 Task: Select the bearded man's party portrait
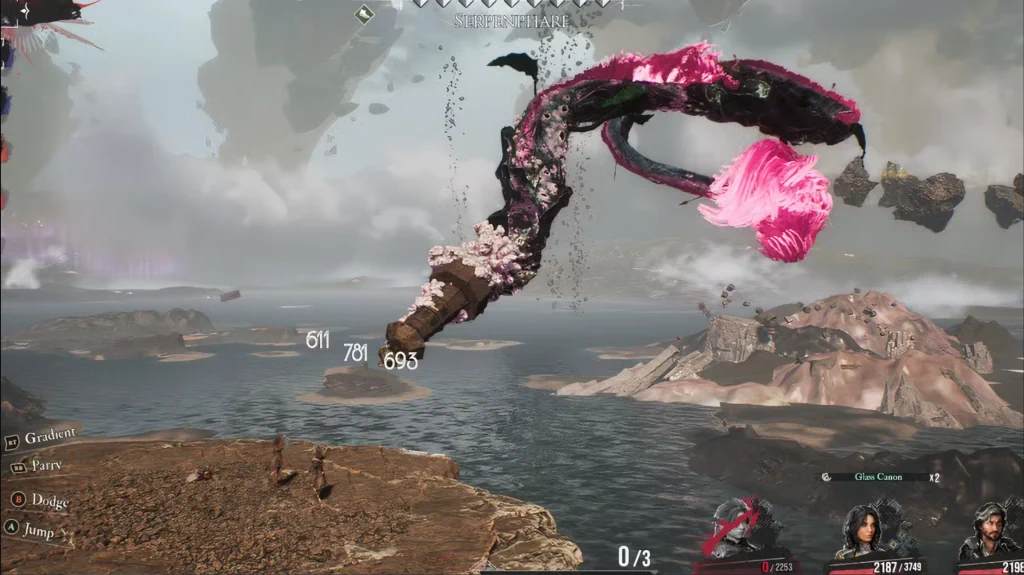[988, 531]
